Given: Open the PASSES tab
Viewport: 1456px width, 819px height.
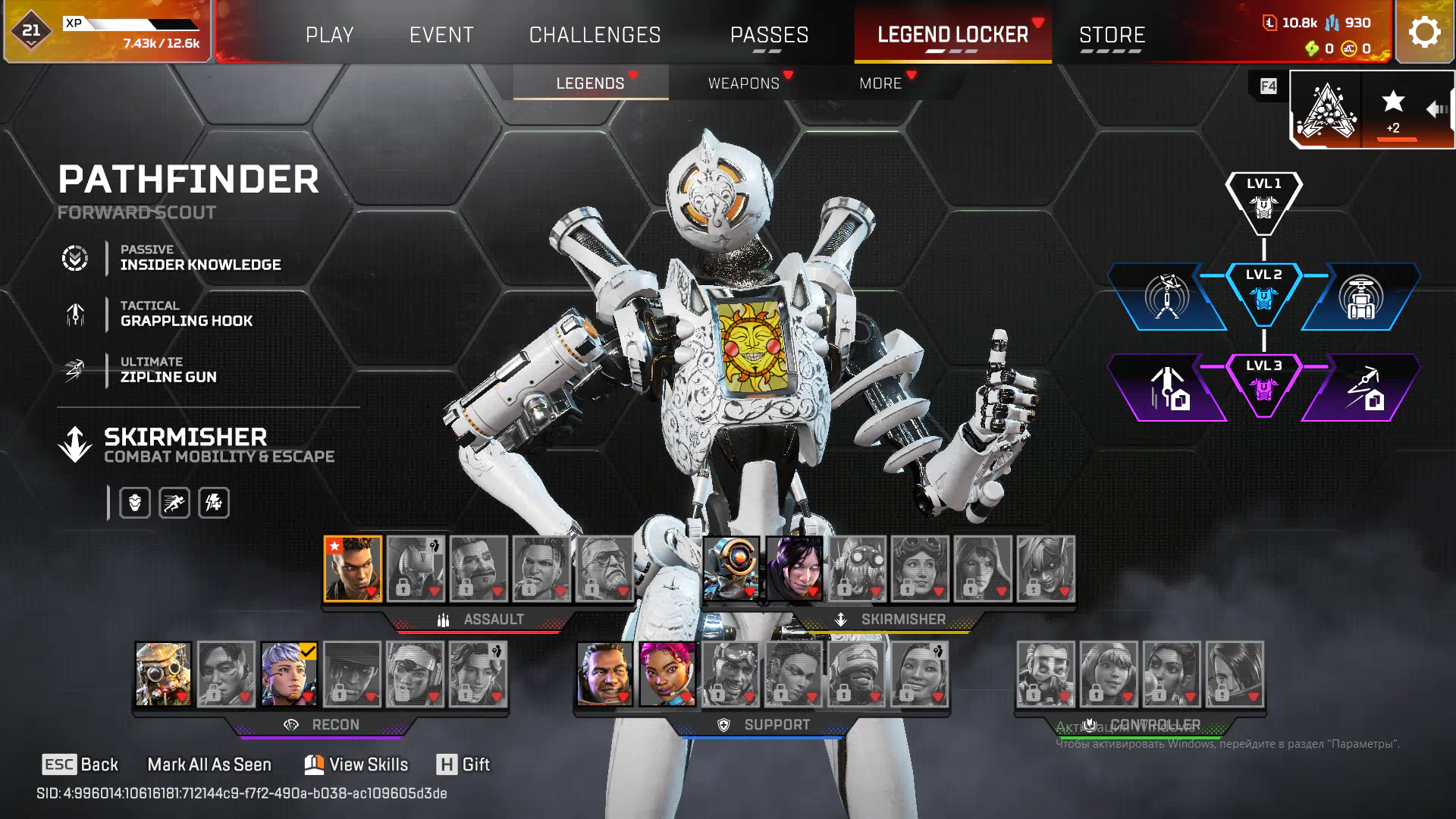Looking at the screenshot, I should tap(769, 35).
